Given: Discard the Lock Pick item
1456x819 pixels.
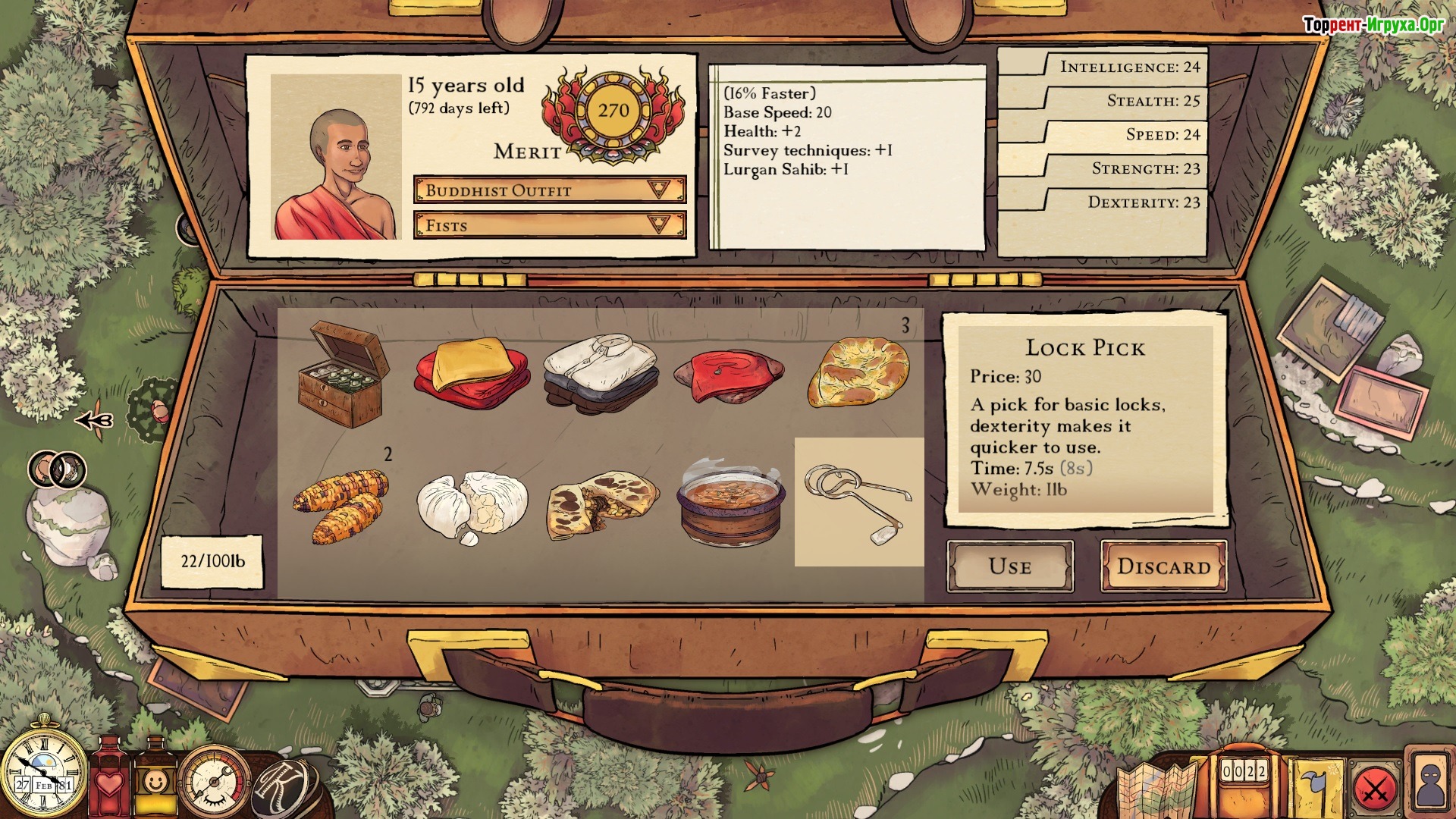Looking at the screenshot, I should point(1163,566).
